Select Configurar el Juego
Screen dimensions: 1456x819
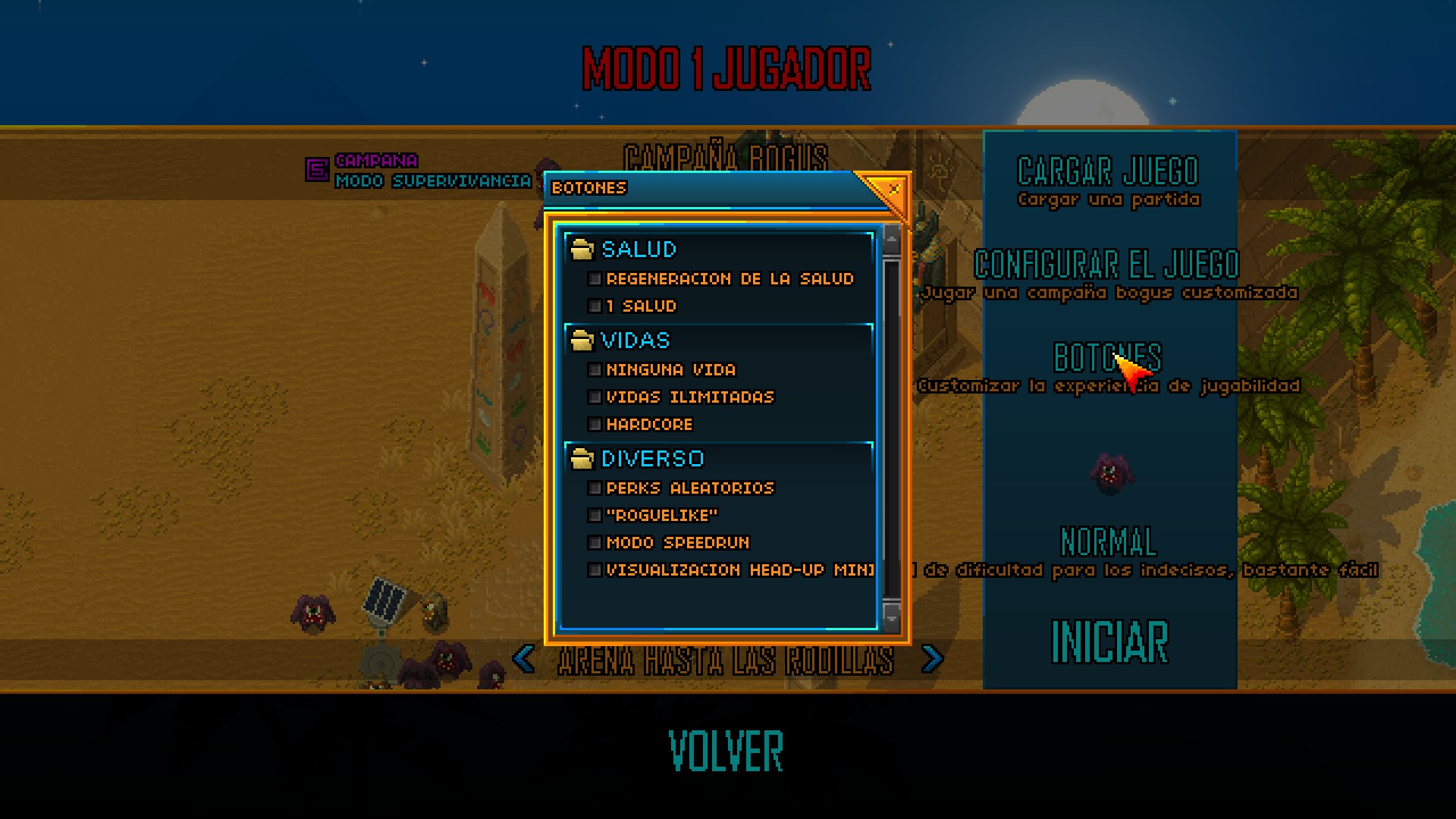click(x=1107, y=265)
